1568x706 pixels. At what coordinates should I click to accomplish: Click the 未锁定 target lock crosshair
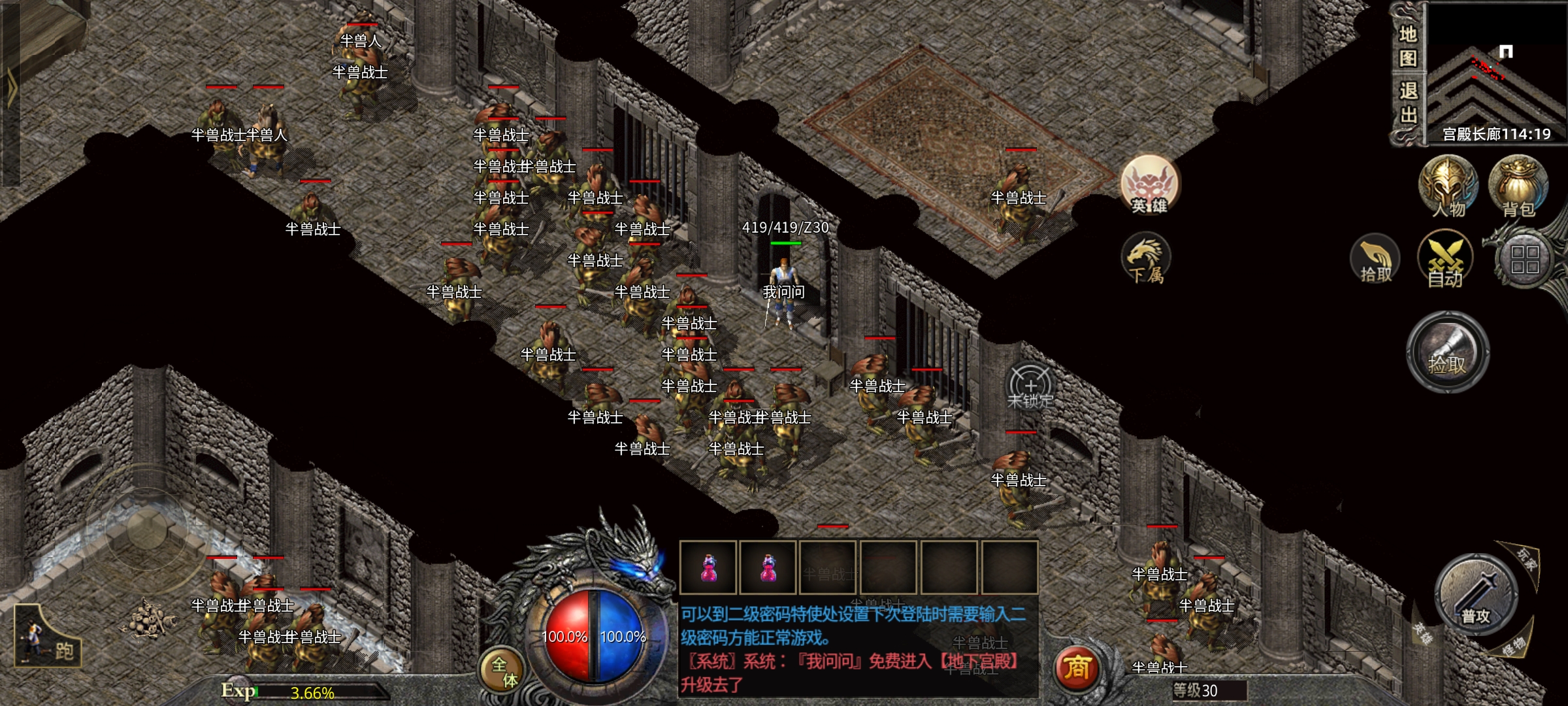click(x=1030, y=387)
